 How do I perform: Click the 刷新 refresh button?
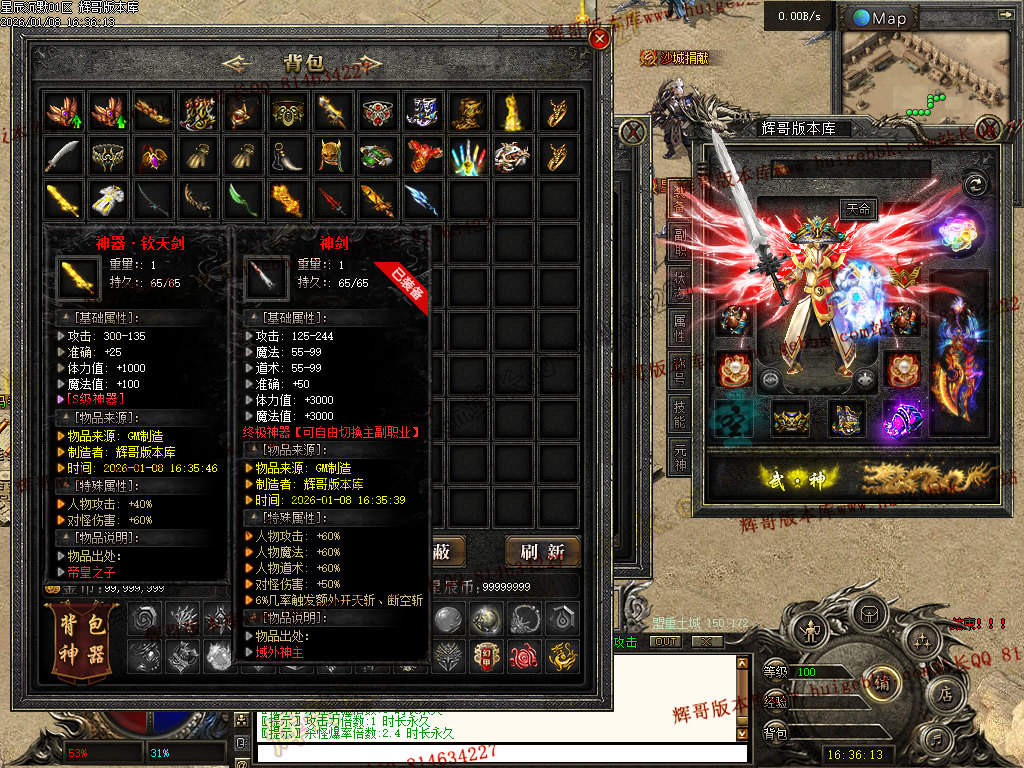(543, 551)
